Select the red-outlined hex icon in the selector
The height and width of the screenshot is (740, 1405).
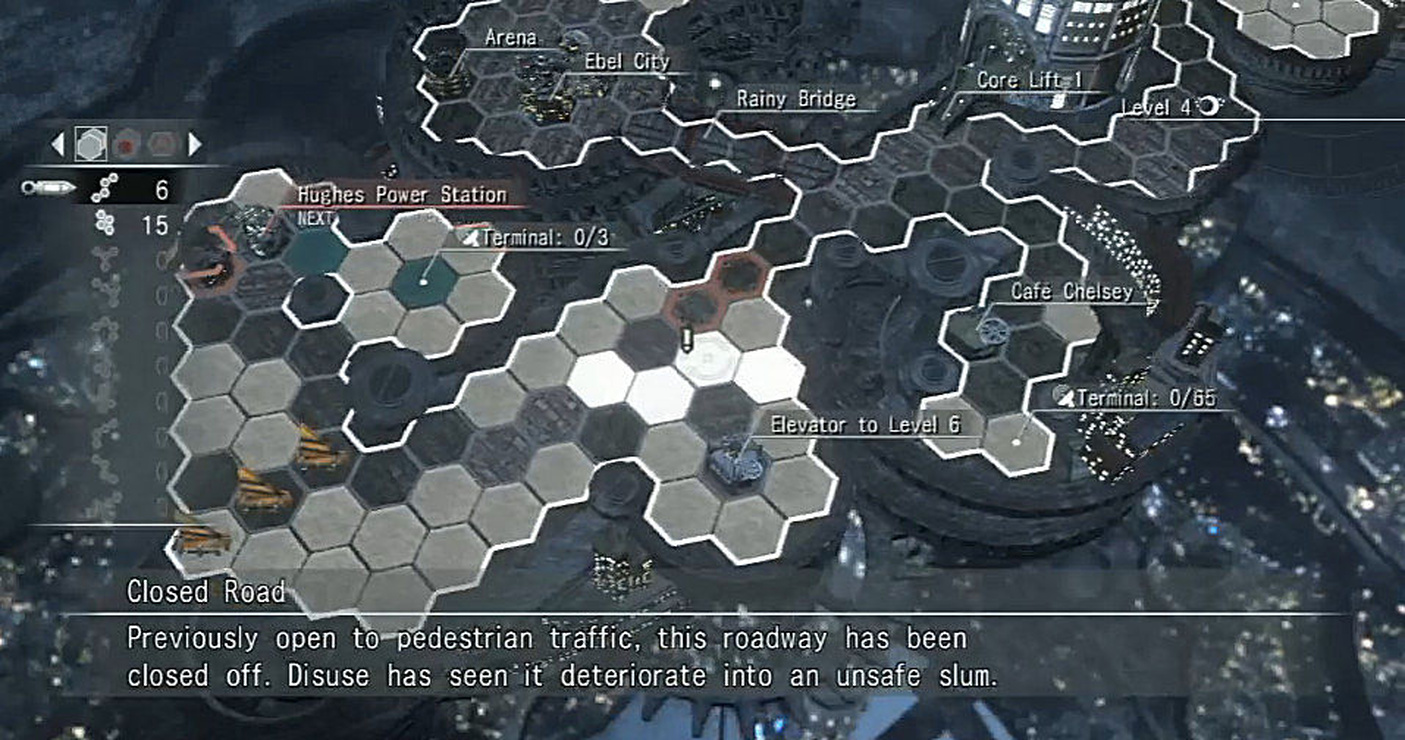tap(160, 144)
